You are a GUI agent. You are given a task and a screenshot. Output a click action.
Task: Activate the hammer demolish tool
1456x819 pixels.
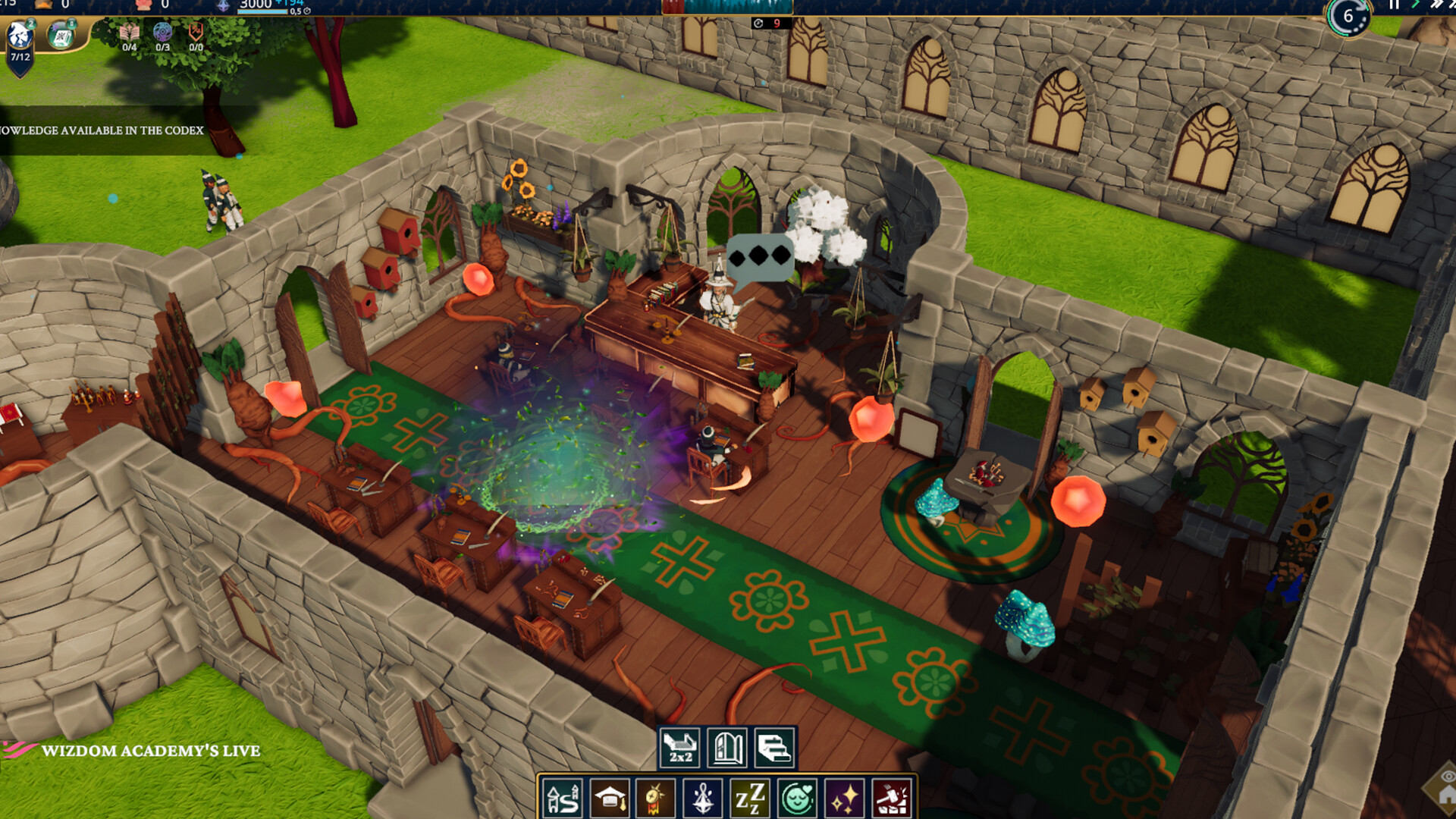[x=892, y=799]
